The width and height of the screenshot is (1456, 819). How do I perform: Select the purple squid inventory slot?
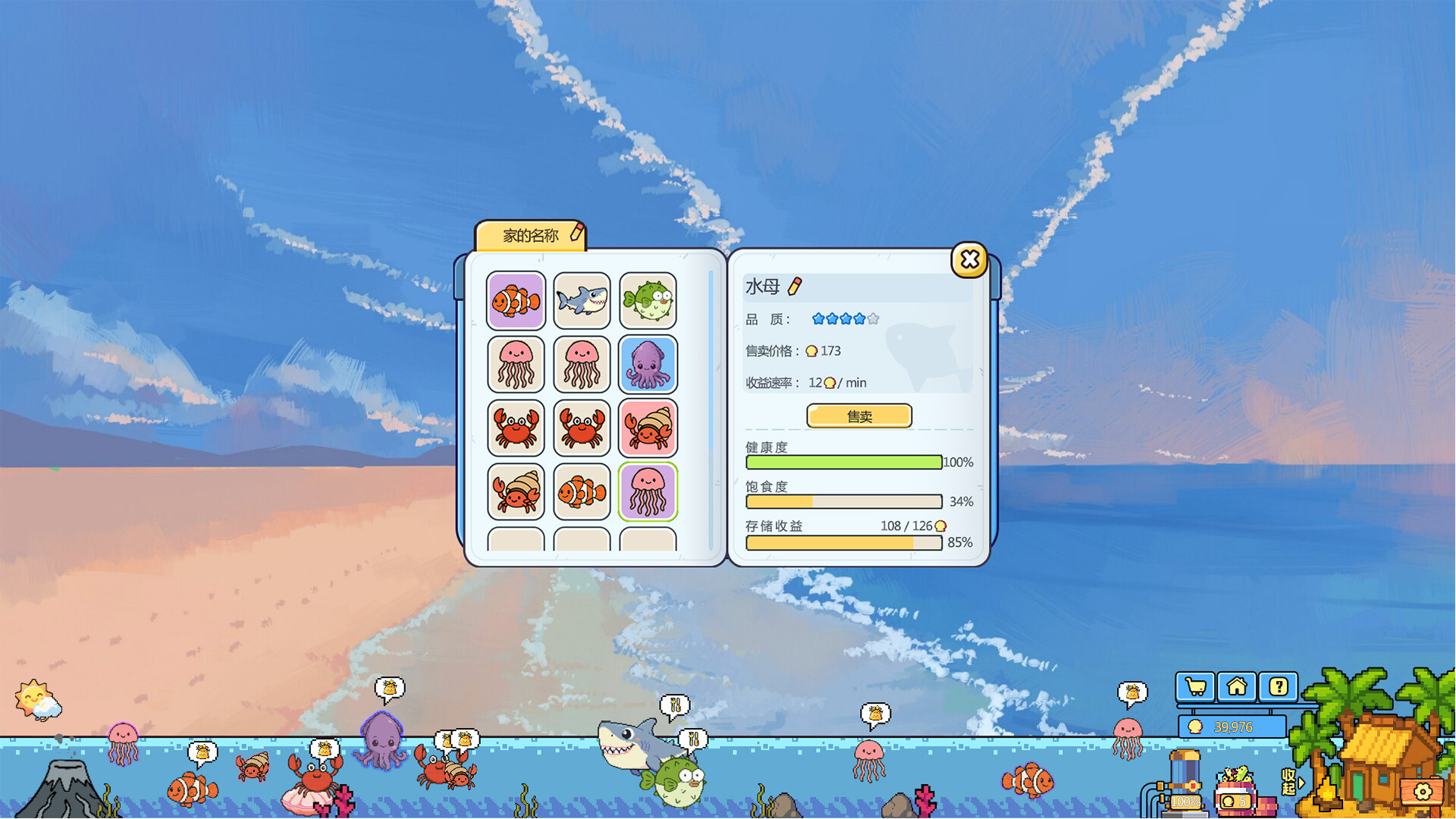pyautogui.click(x=648, y=365)
